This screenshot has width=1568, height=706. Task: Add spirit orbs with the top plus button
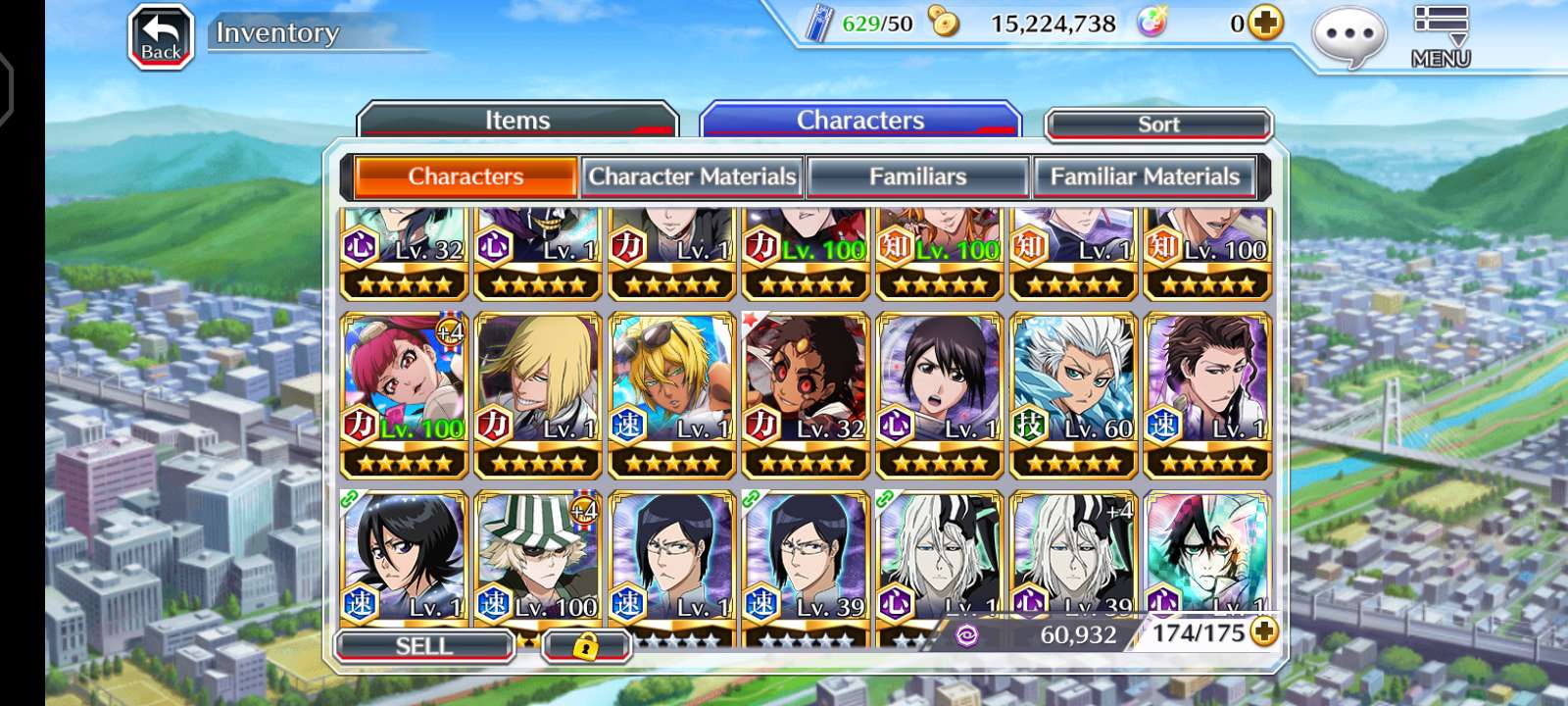point(1265,23)
